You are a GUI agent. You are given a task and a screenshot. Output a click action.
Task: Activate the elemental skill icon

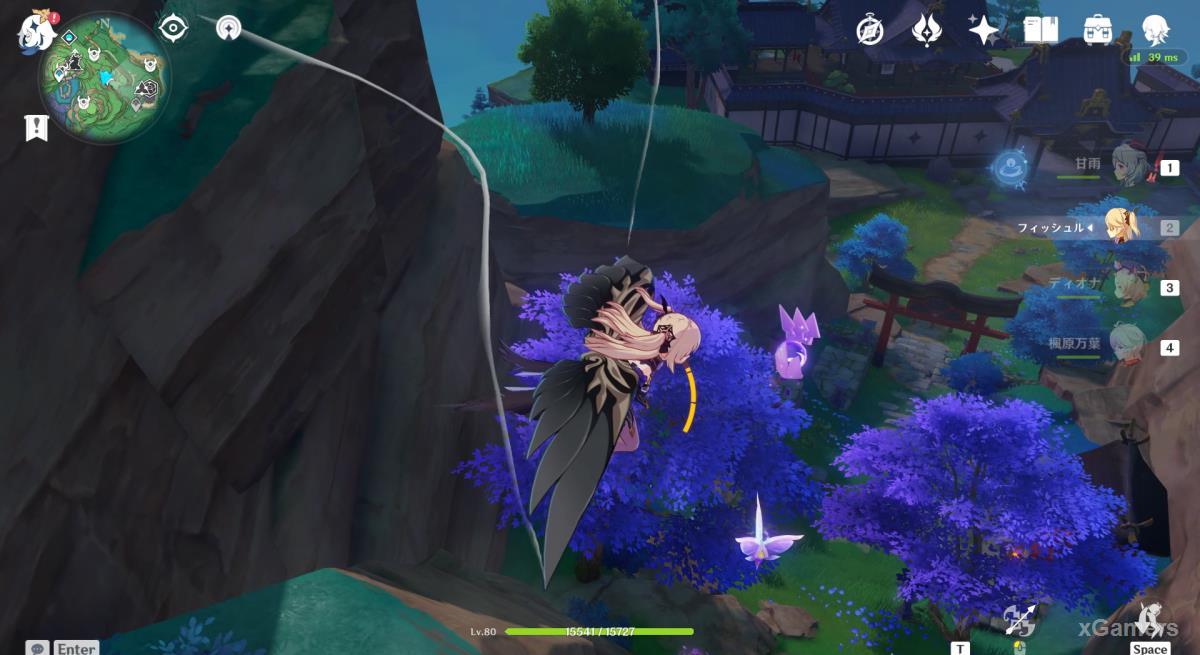[x=1020, y=622]
